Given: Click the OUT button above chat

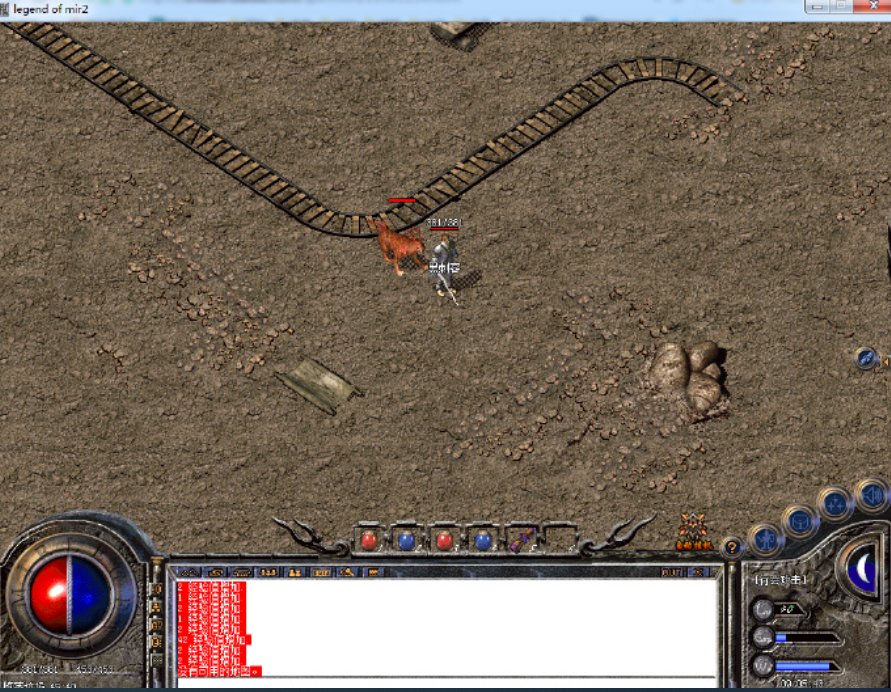Looking at the screenshot, I should tap(672, 572).
